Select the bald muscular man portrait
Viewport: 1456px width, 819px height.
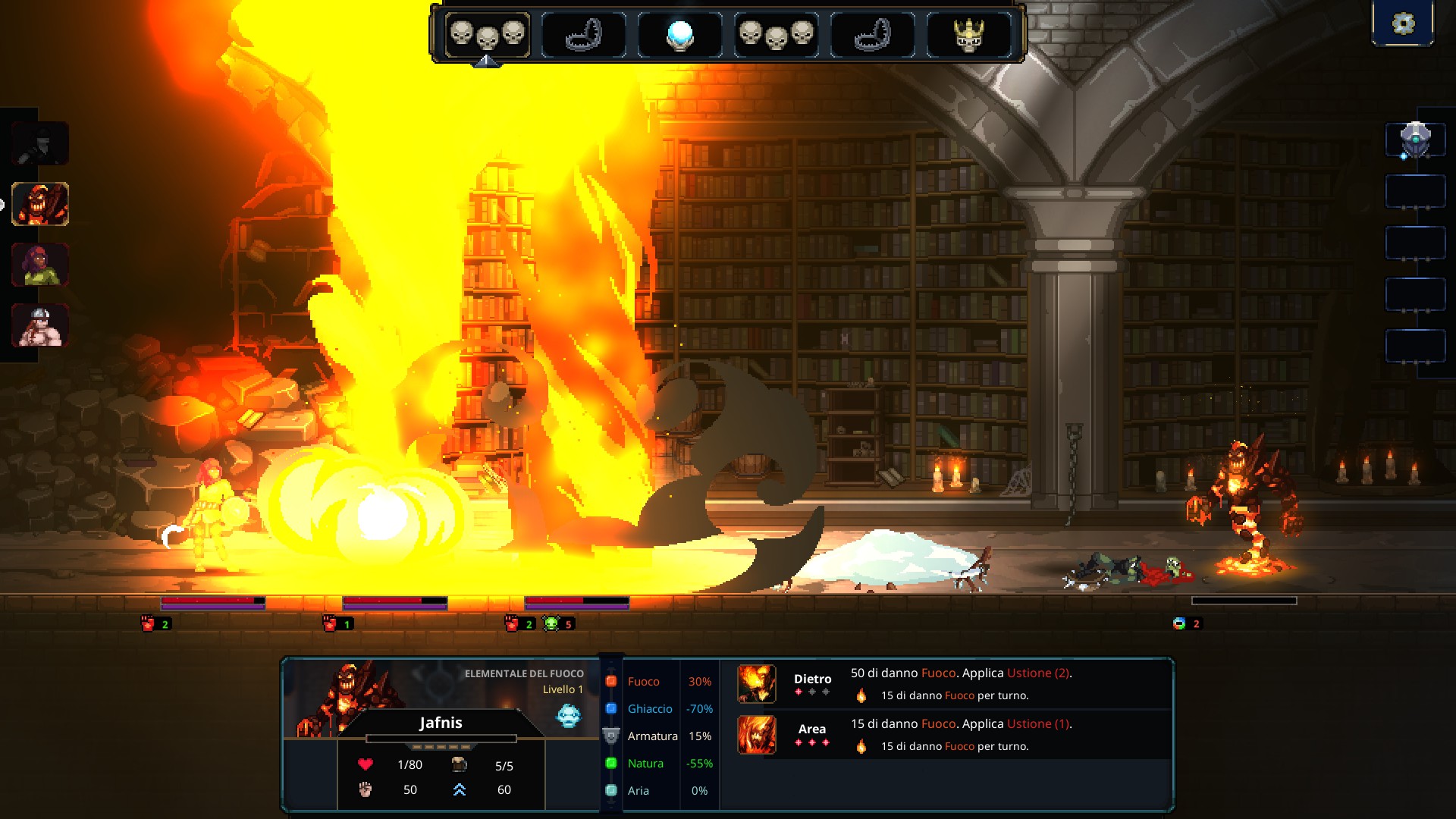tap(40, 325)
